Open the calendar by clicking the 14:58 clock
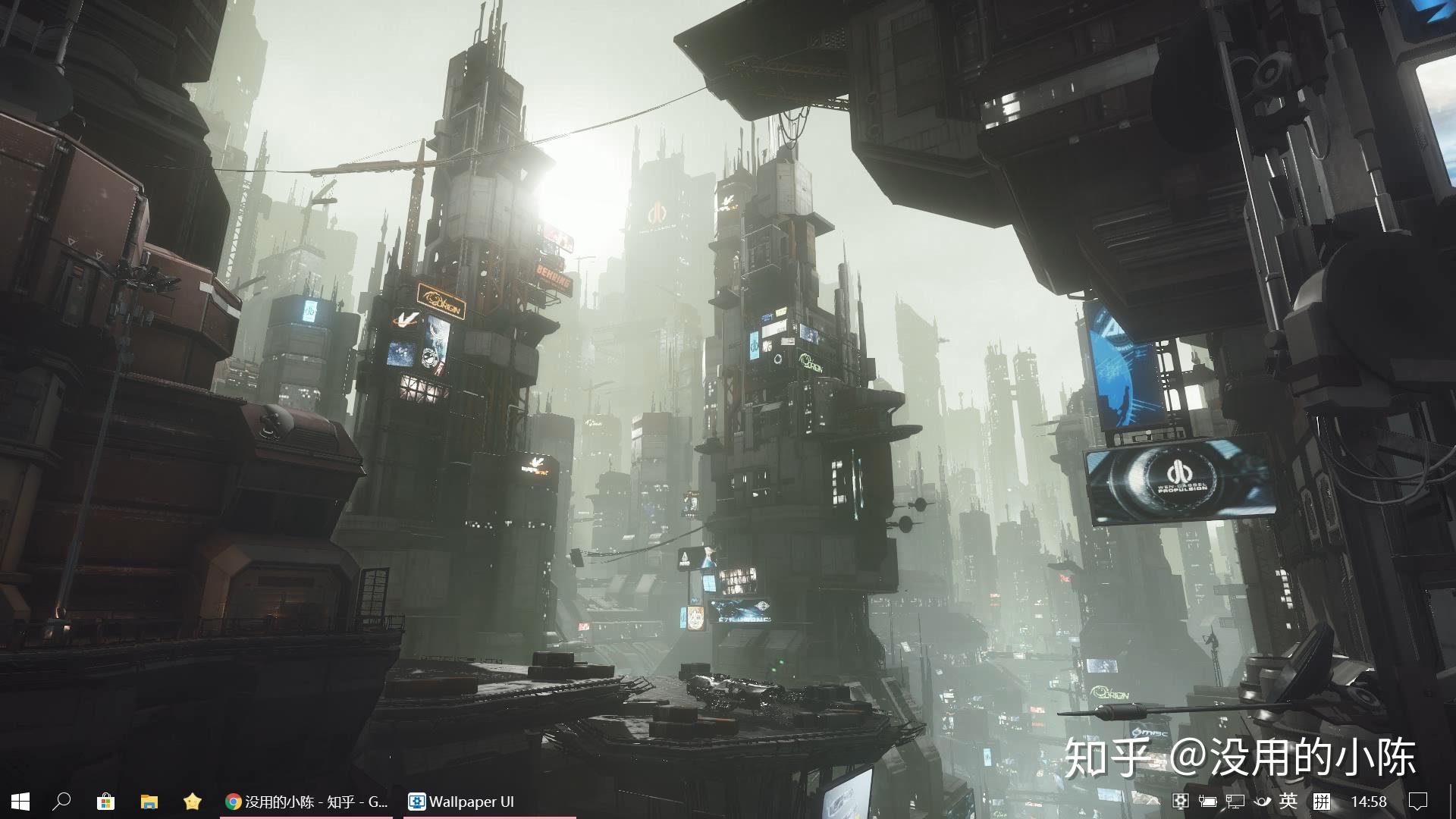 click(1370, 802)
